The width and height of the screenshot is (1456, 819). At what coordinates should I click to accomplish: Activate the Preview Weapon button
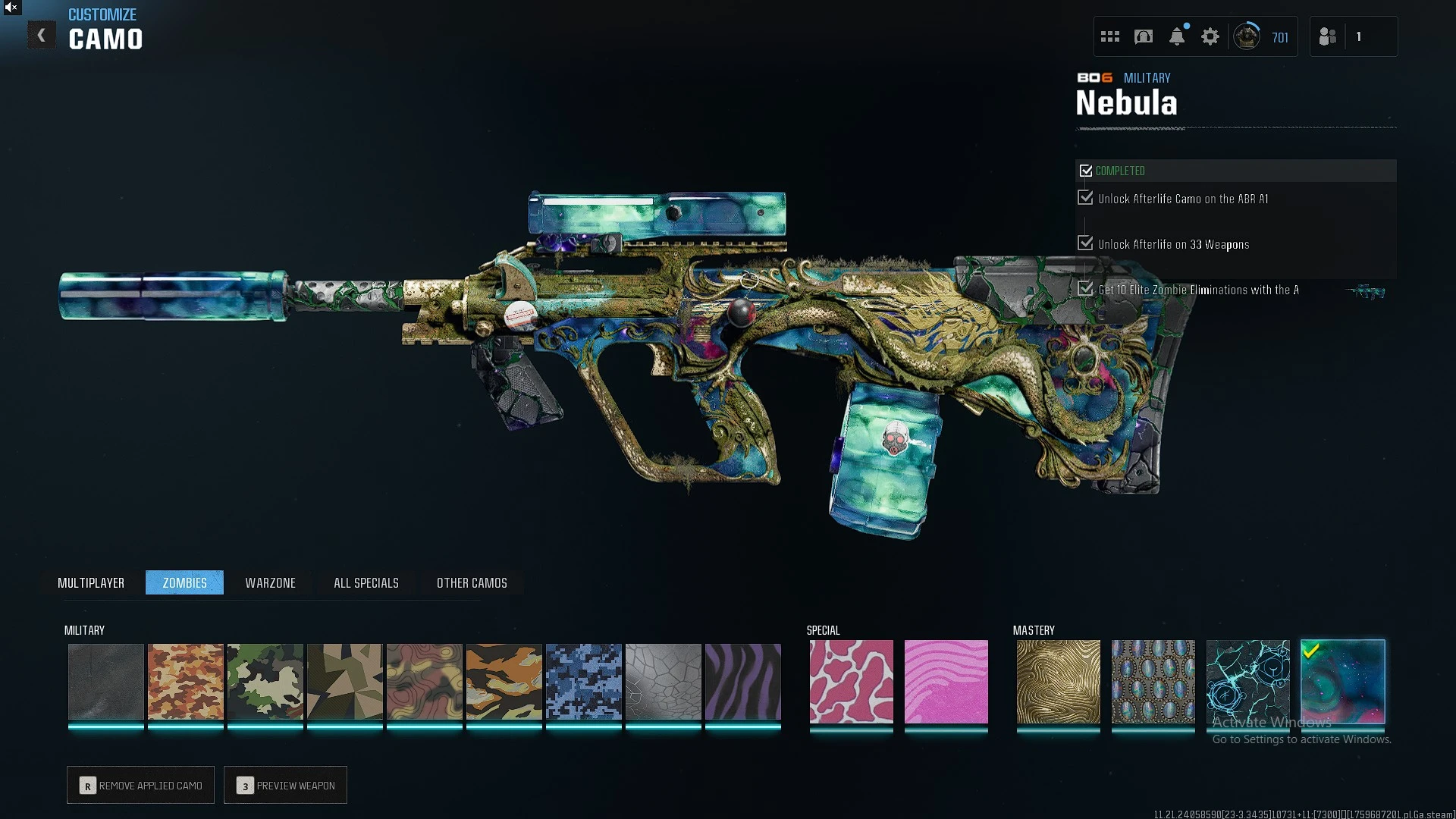point(286,785)
